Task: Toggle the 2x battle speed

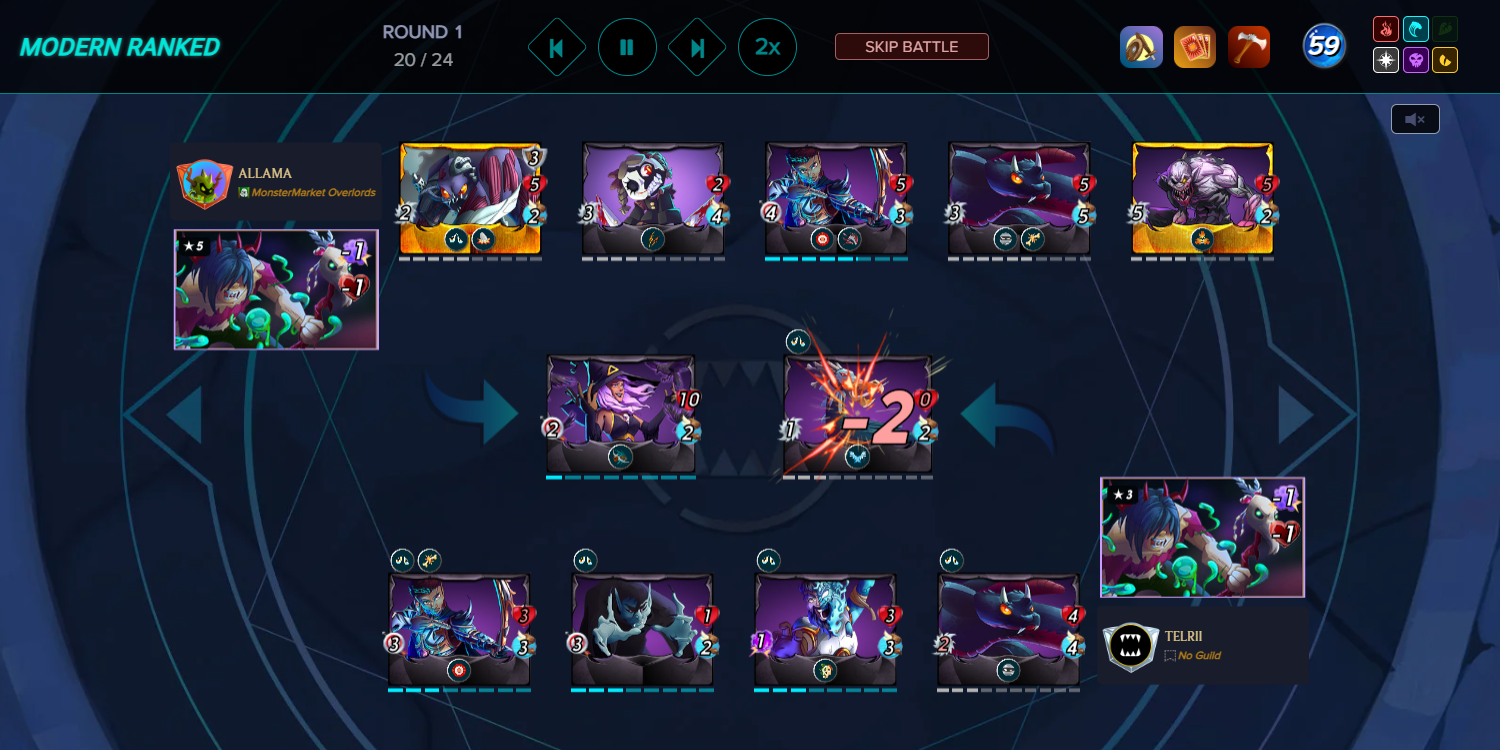Action: 767,46
